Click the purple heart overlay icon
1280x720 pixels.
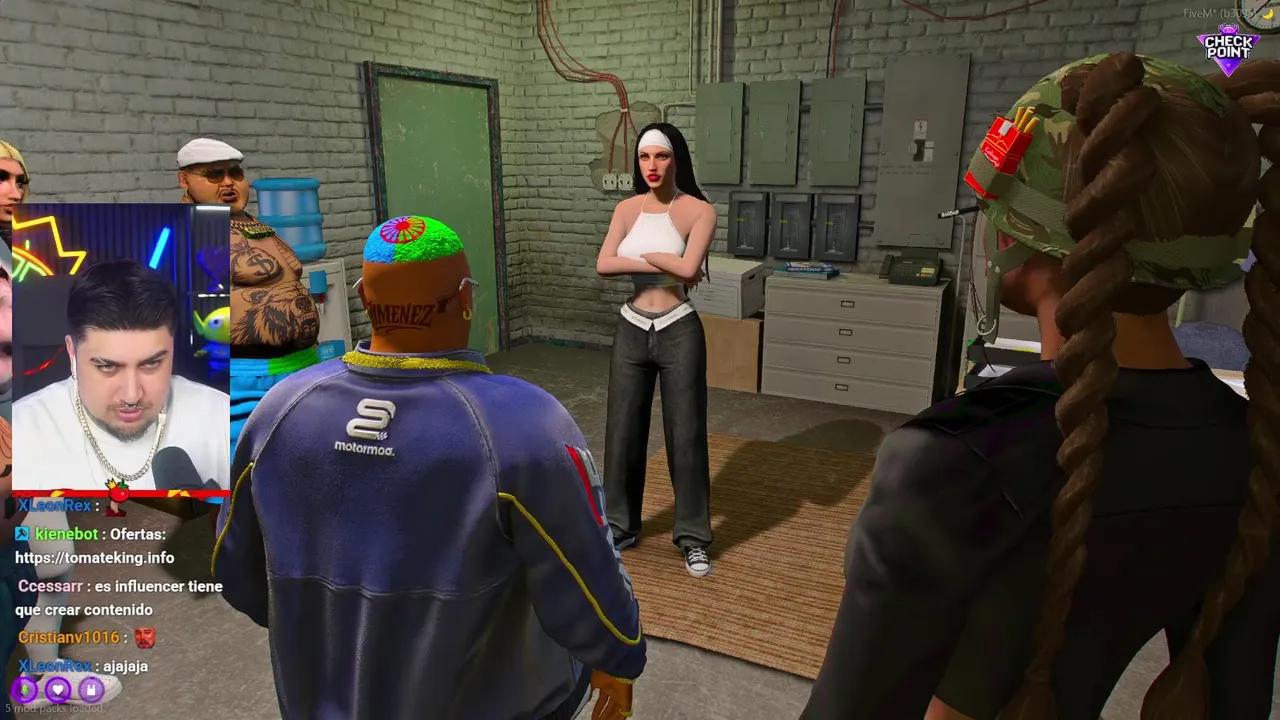pos(58,690)
